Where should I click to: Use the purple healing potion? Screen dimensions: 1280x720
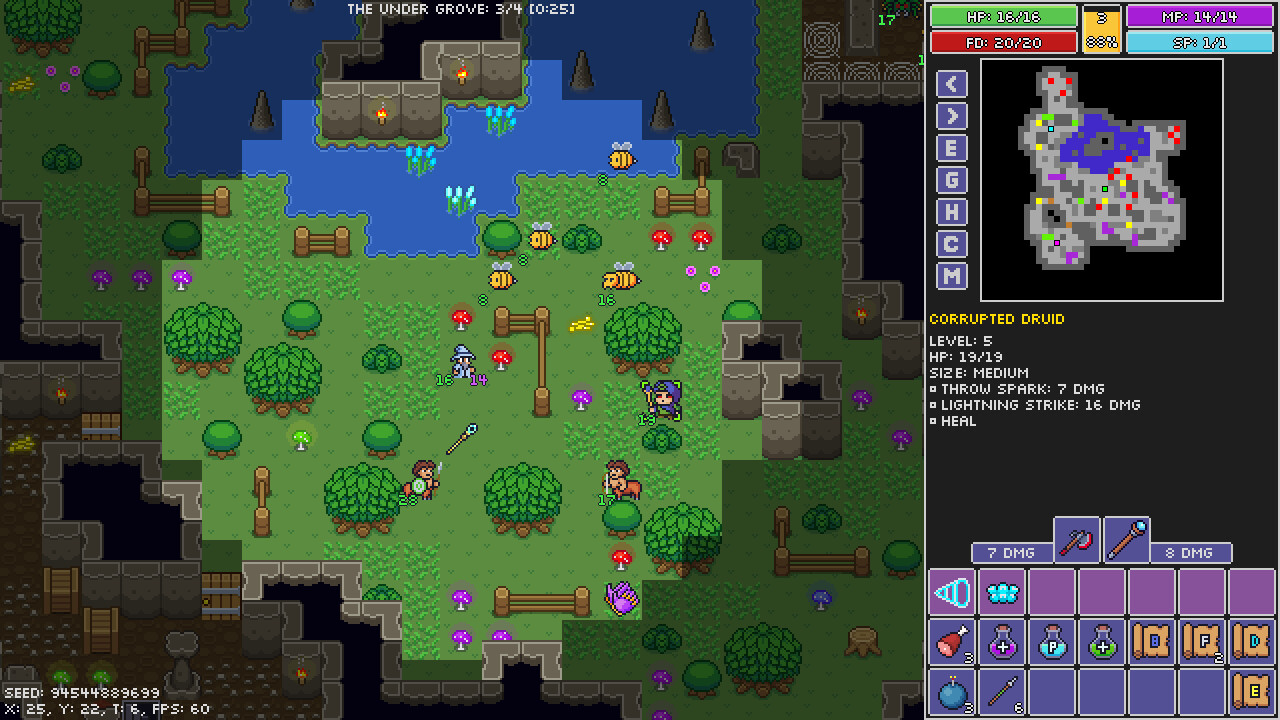pos(1002,642)
